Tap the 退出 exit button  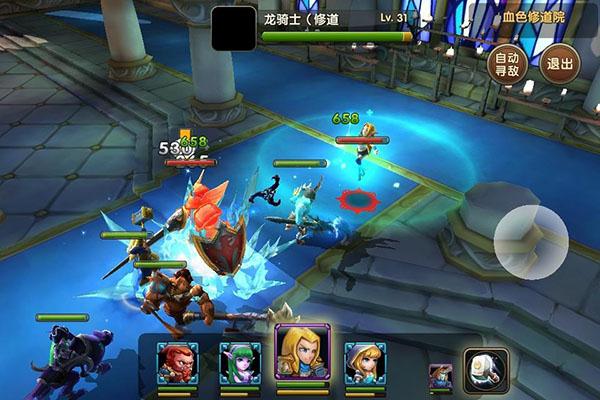(x=561, y=66)
